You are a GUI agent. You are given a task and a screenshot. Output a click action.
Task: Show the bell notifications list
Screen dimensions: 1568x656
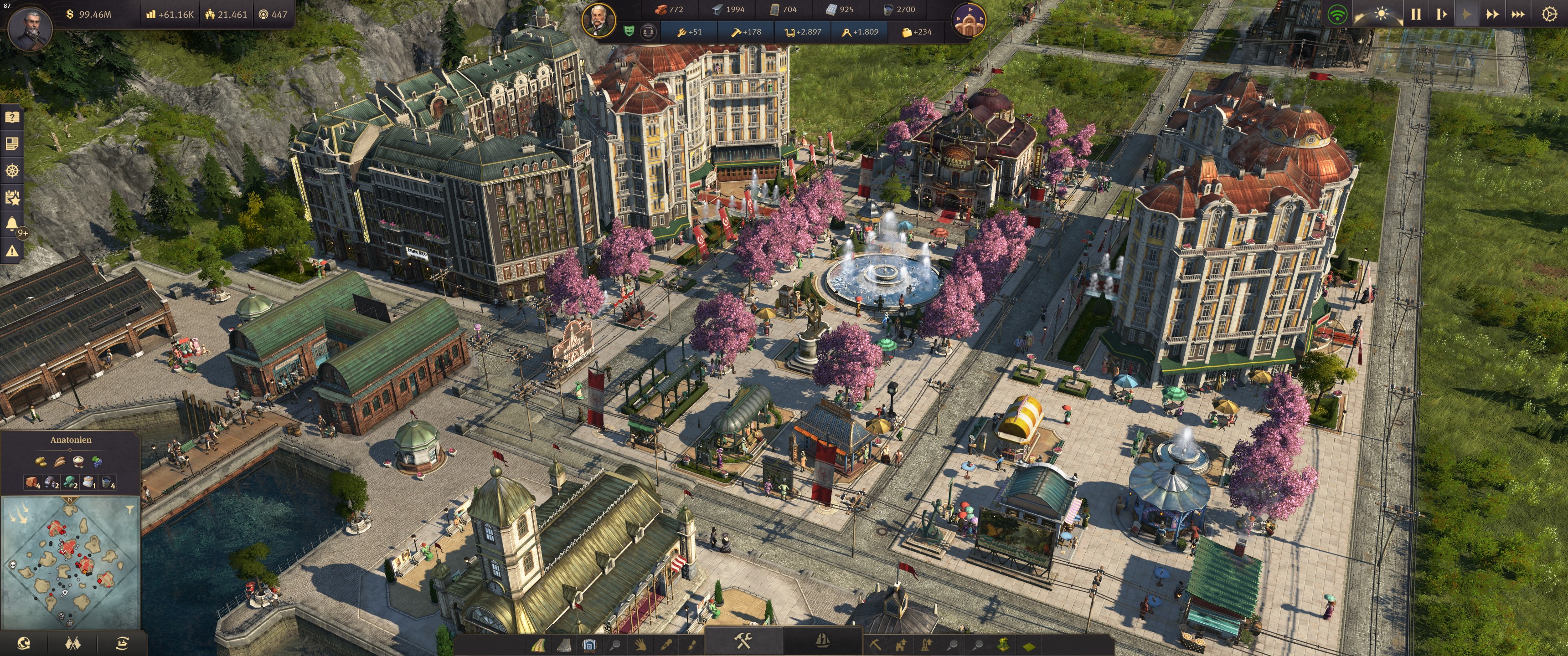[x=11, y=224]
